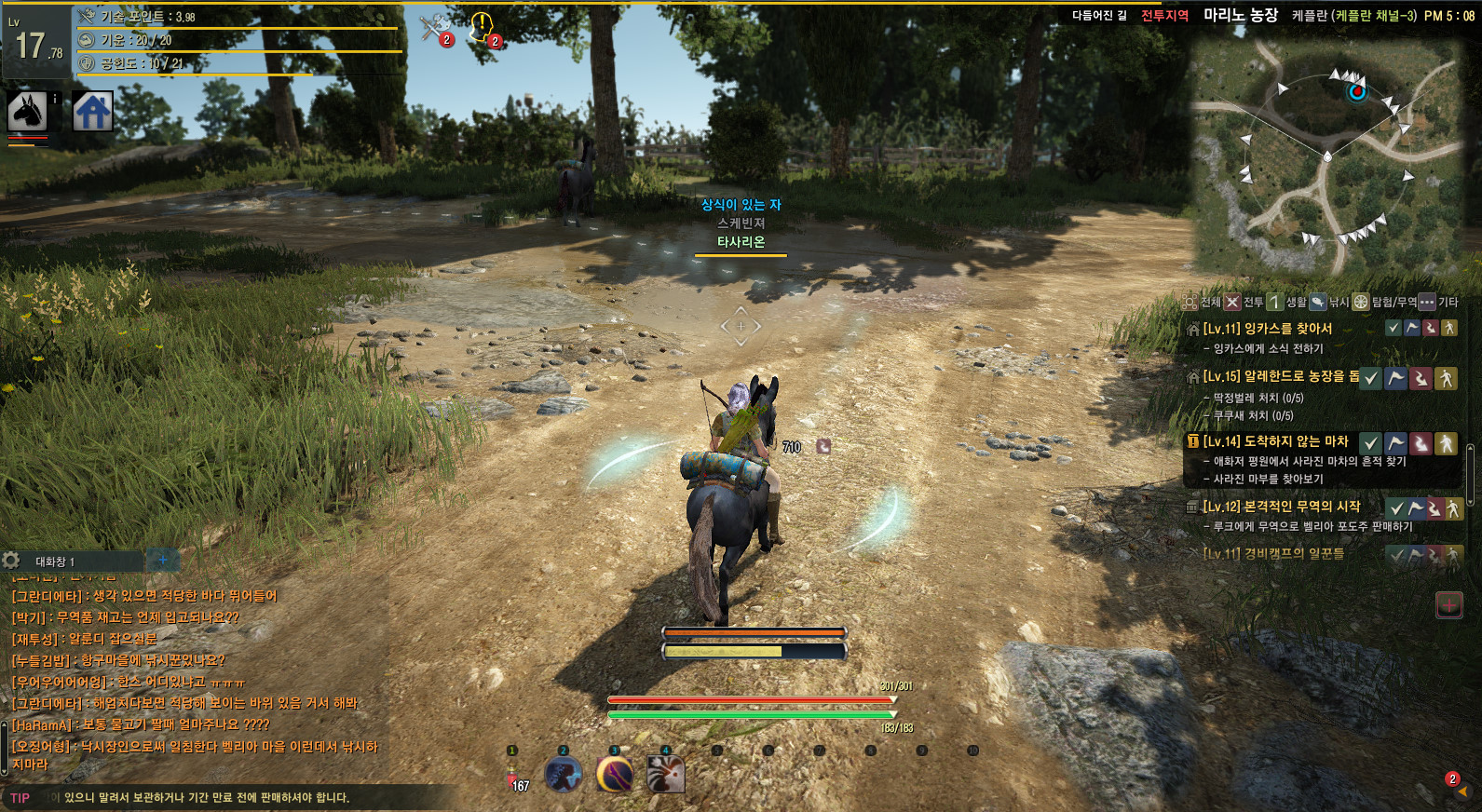Select the 탐험/무역 quest filter

point(1384,302)
